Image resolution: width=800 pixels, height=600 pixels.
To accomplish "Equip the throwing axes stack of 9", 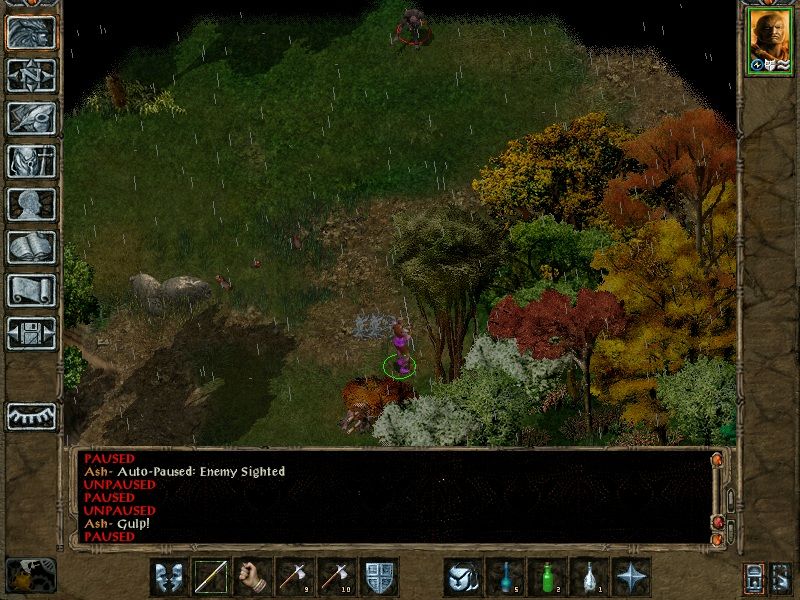I will click(295, 577).
